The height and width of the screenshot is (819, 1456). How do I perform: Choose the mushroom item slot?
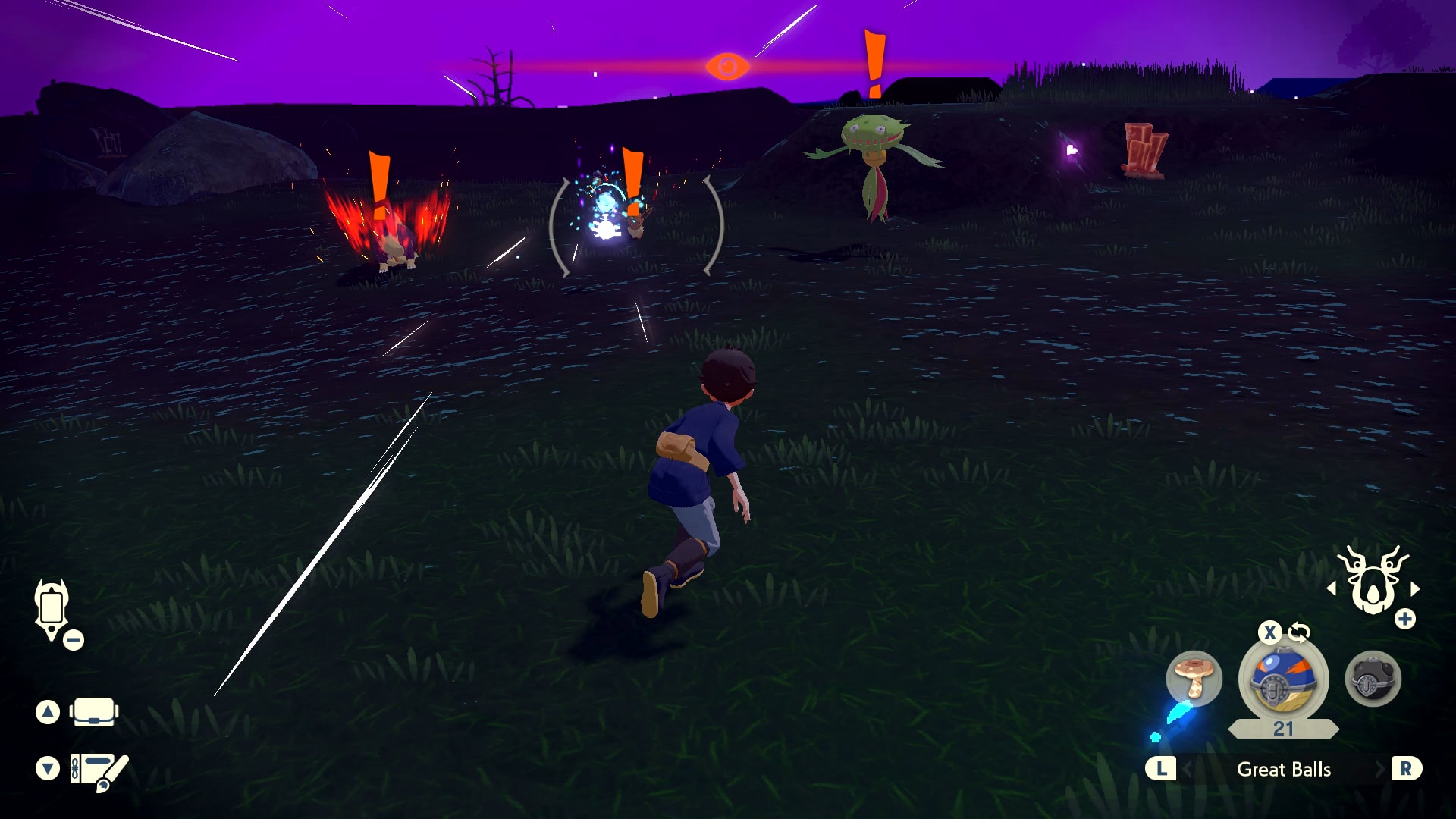pos(1194,677)
